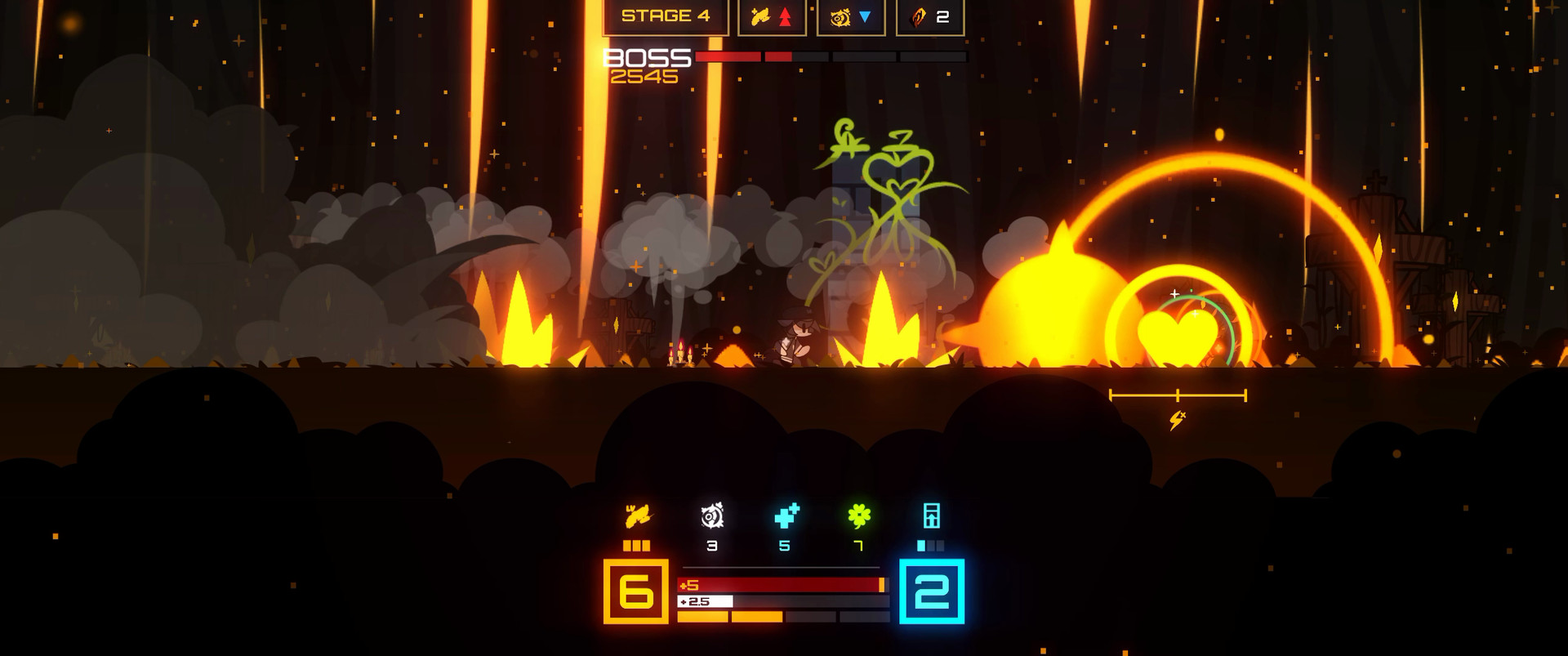Select the green four-leaf clover icon
The image size is (1568, 656).
pos(859,515)
